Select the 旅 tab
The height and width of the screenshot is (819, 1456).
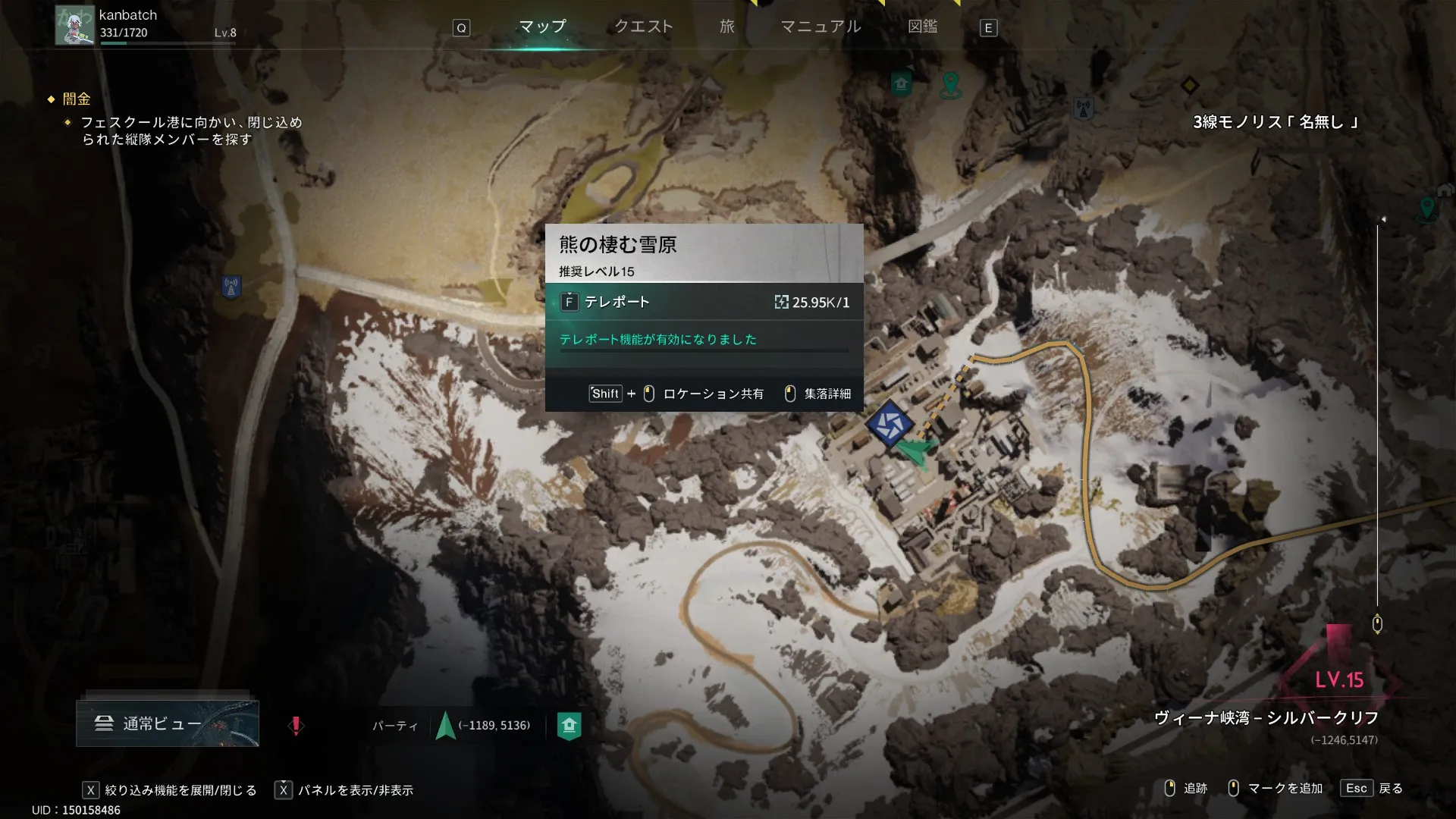726,27
